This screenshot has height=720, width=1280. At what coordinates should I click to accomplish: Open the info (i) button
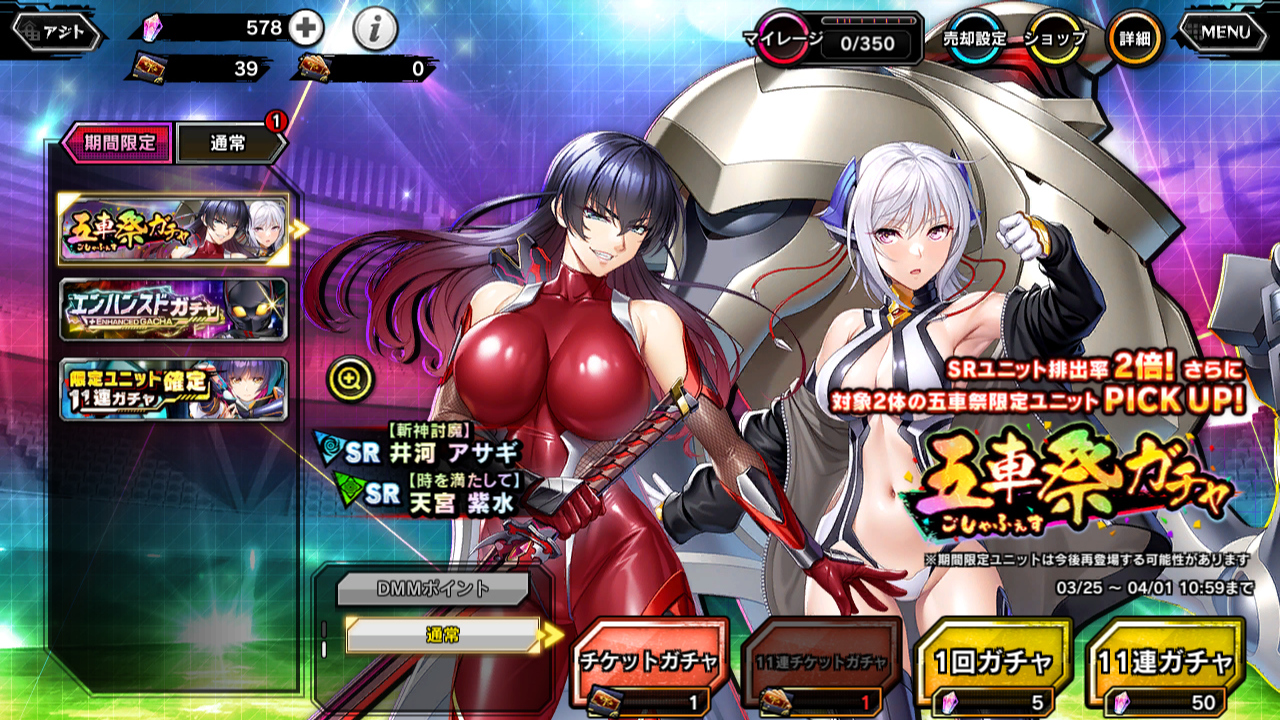(375, 31)
